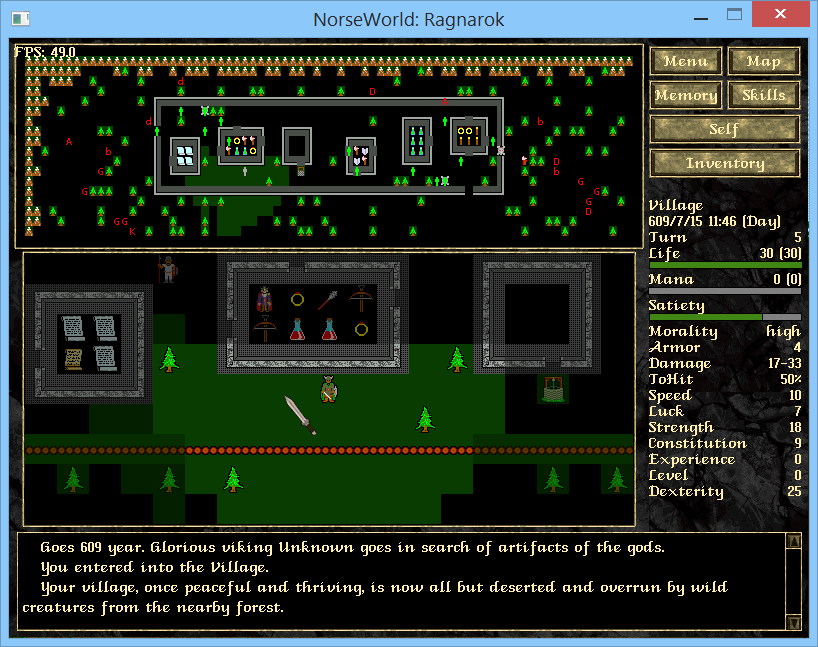Open the Menu button
Viewport: 818px width, 647px height.
pos(685,61)
